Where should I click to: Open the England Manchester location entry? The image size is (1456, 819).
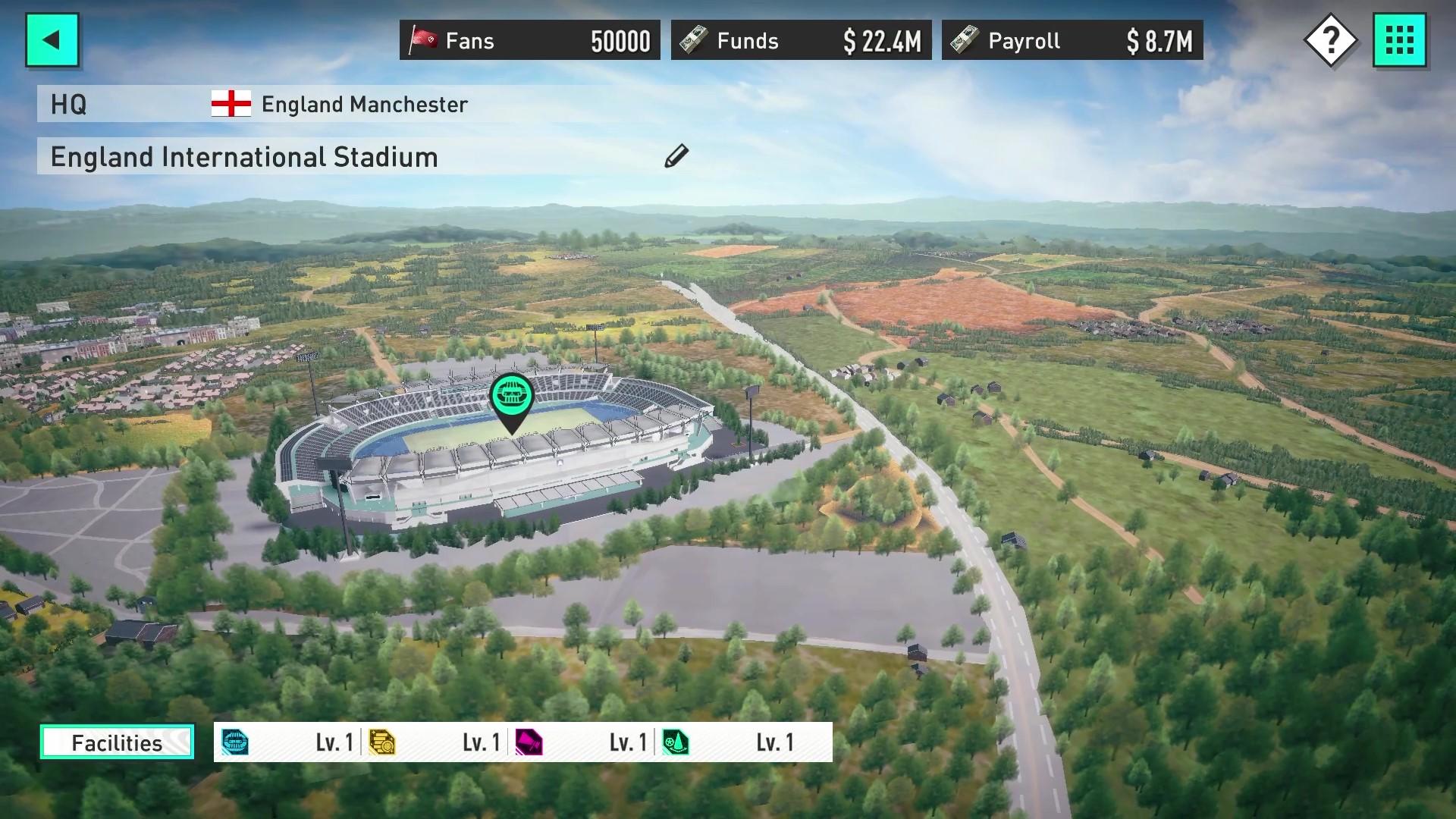tap(364, 105)
